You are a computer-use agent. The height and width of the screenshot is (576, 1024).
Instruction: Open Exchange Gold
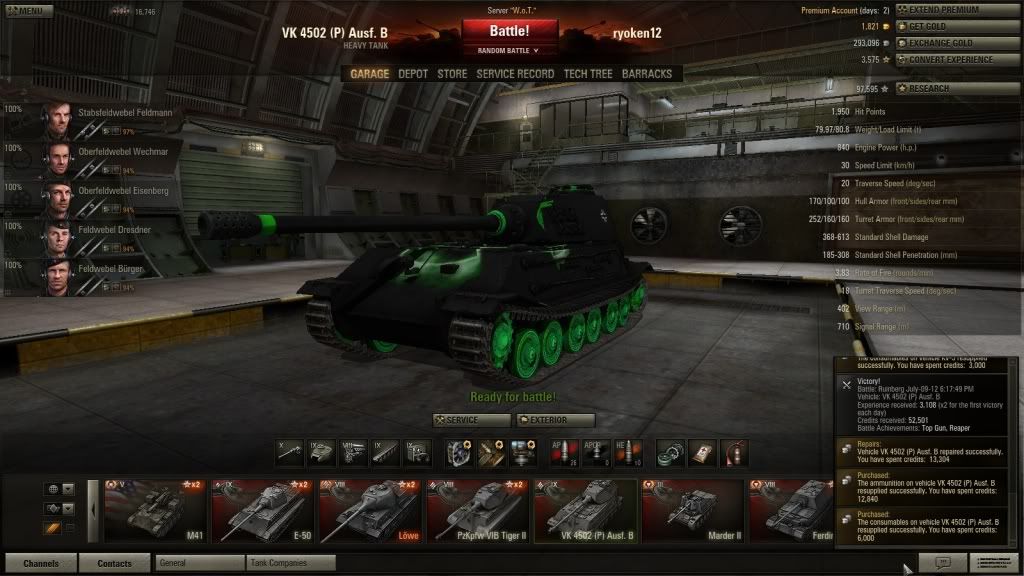[x=957, y=44]
